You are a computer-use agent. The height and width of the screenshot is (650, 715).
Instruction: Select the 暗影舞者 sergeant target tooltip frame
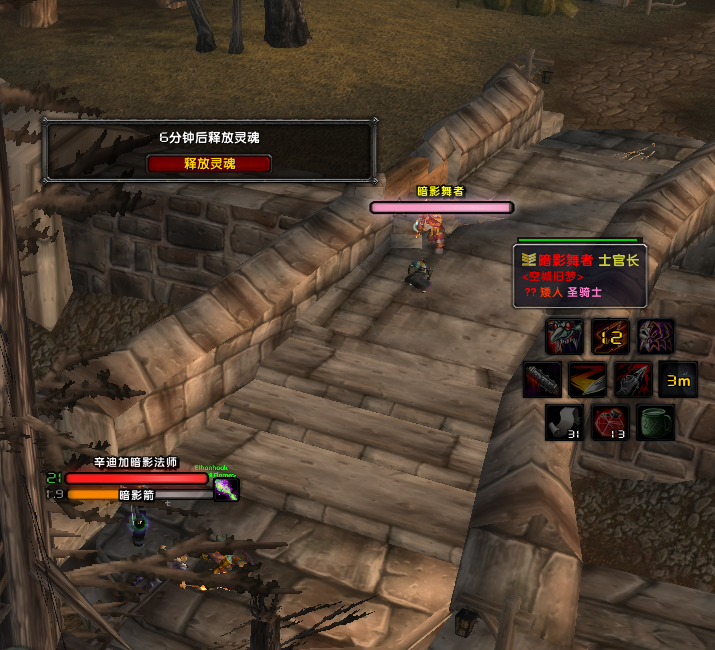tap(580, 275)
